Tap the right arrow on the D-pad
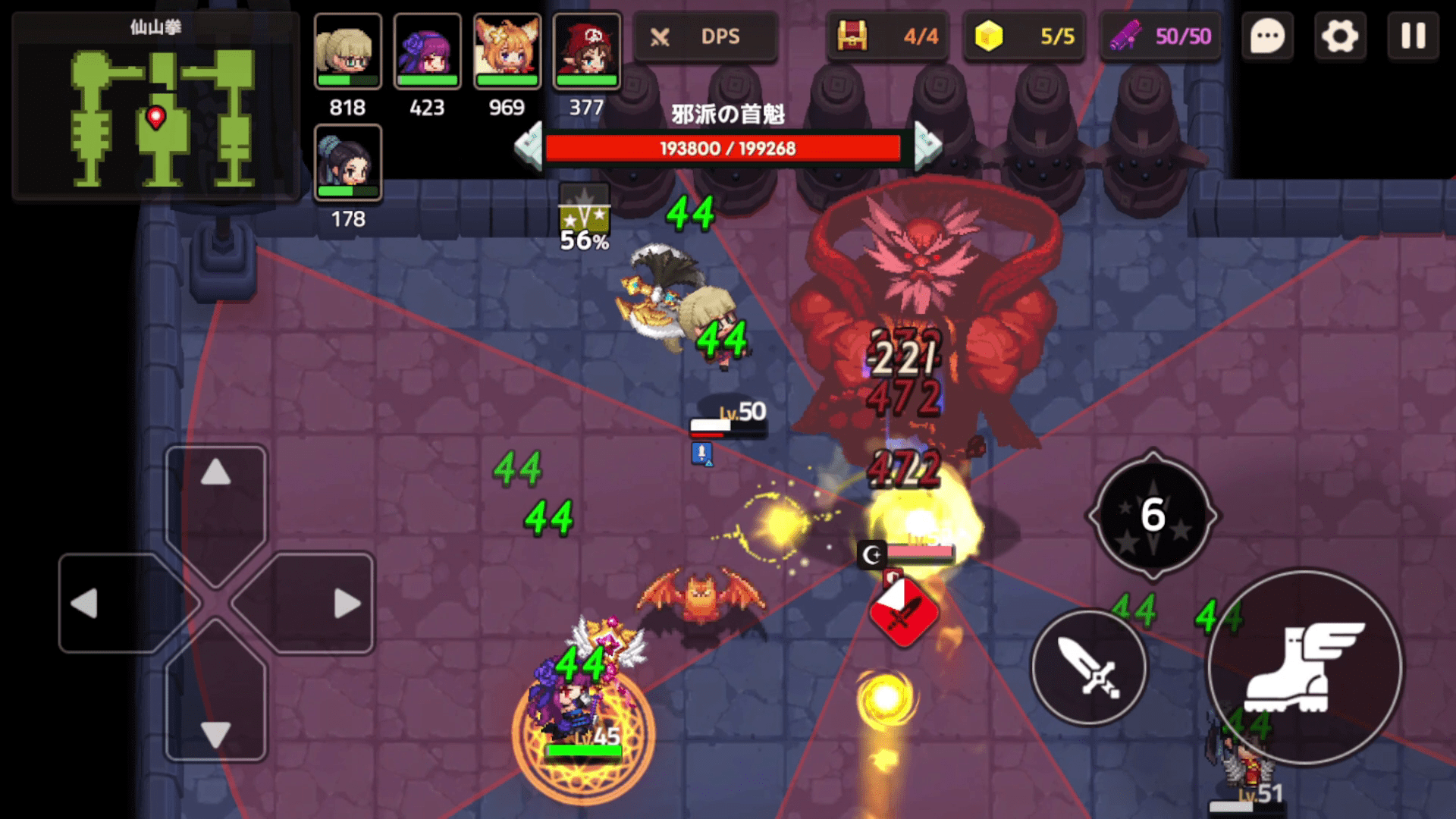1456x819 pixels. (347, 604)
